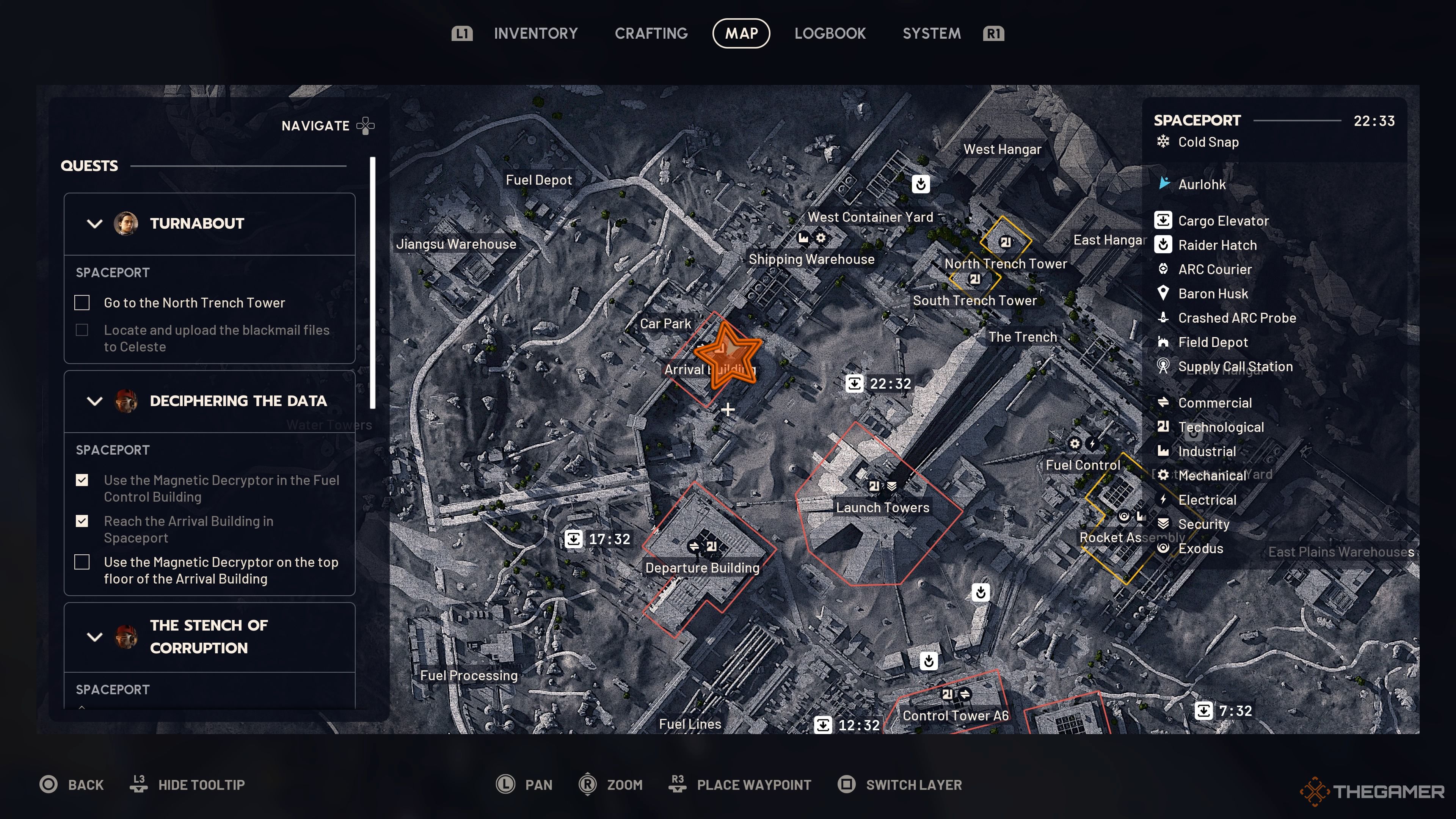Select the ARC Courier legend icon
The height and width of the screenshot is (819, 1456).
tap(1163, 269)
